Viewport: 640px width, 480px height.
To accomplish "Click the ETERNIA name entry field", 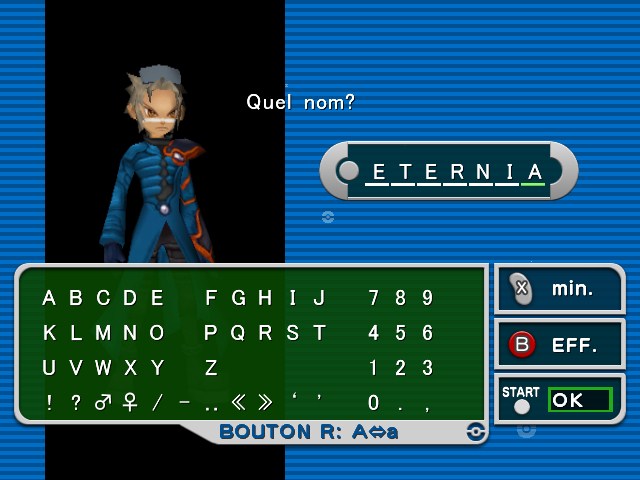I will point(448,171).
